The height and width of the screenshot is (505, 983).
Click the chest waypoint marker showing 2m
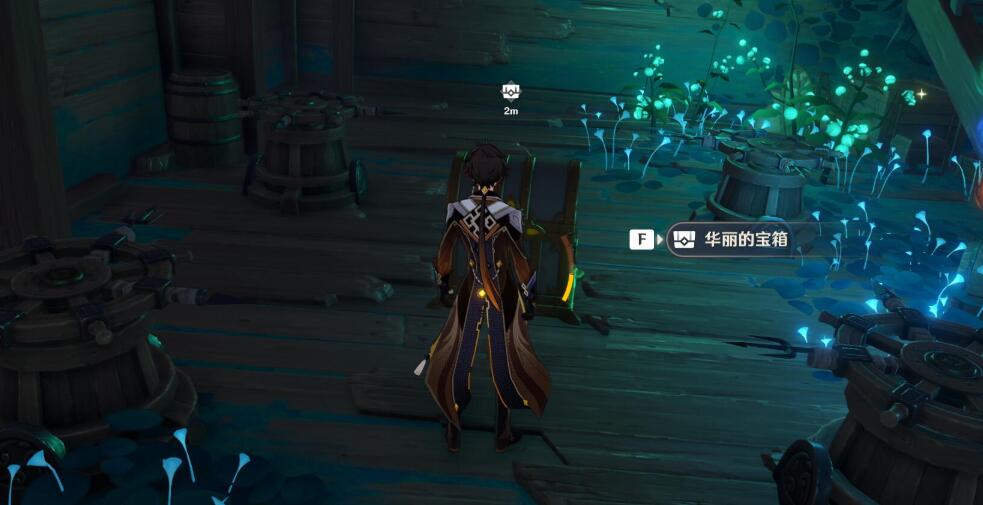click(510, 93)
